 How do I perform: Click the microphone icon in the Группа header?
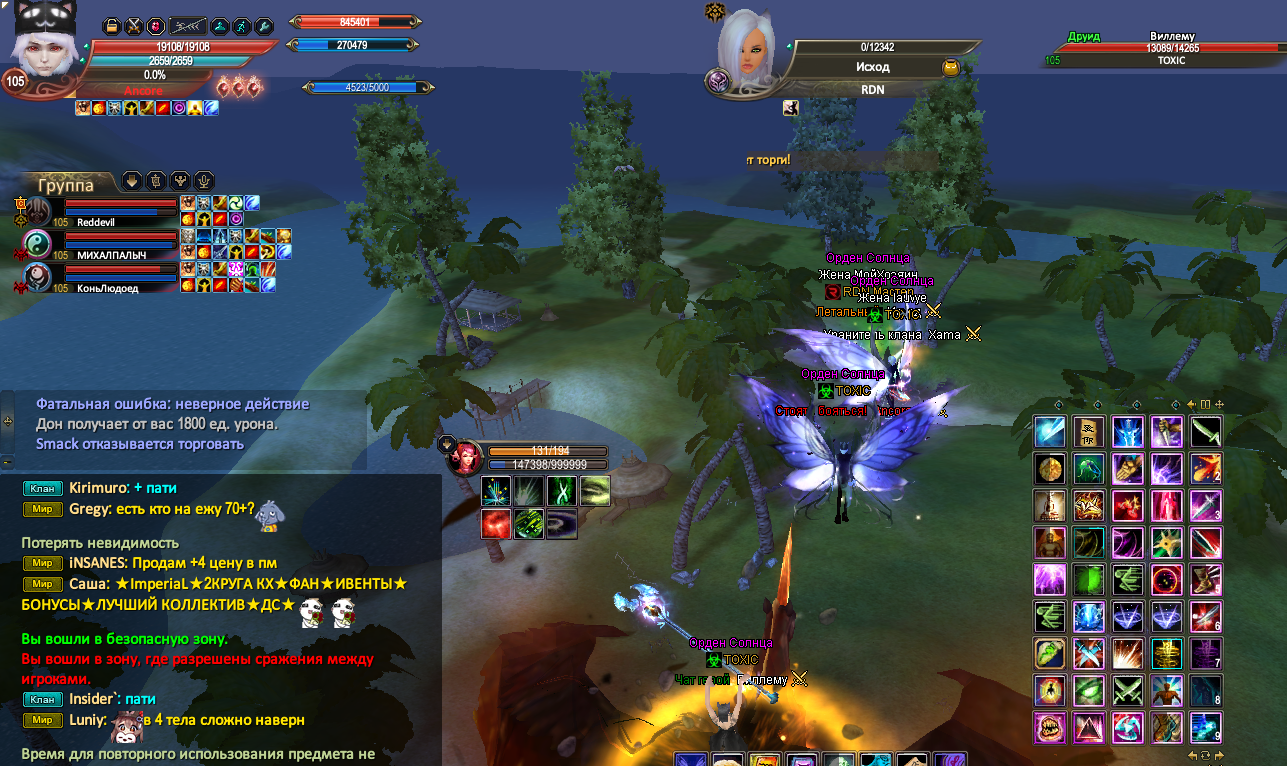(x=204, y=181)
